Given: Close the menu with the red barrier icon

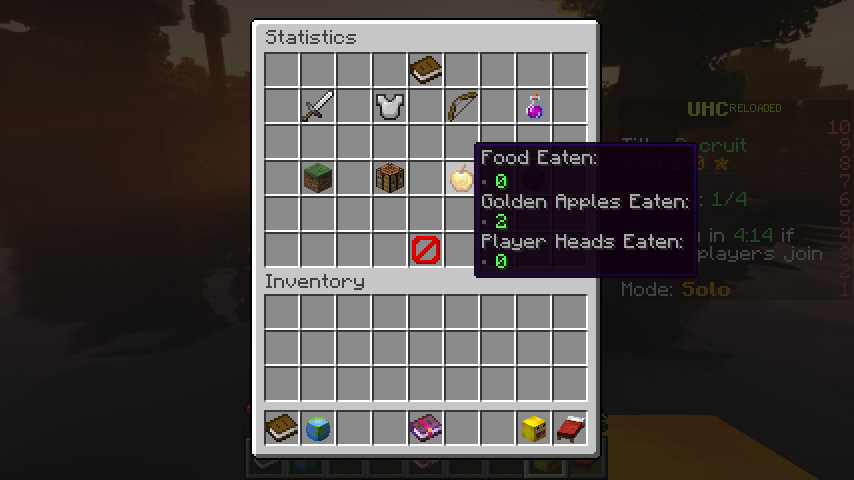Looking at the screenshot, I should coord(426,250).
